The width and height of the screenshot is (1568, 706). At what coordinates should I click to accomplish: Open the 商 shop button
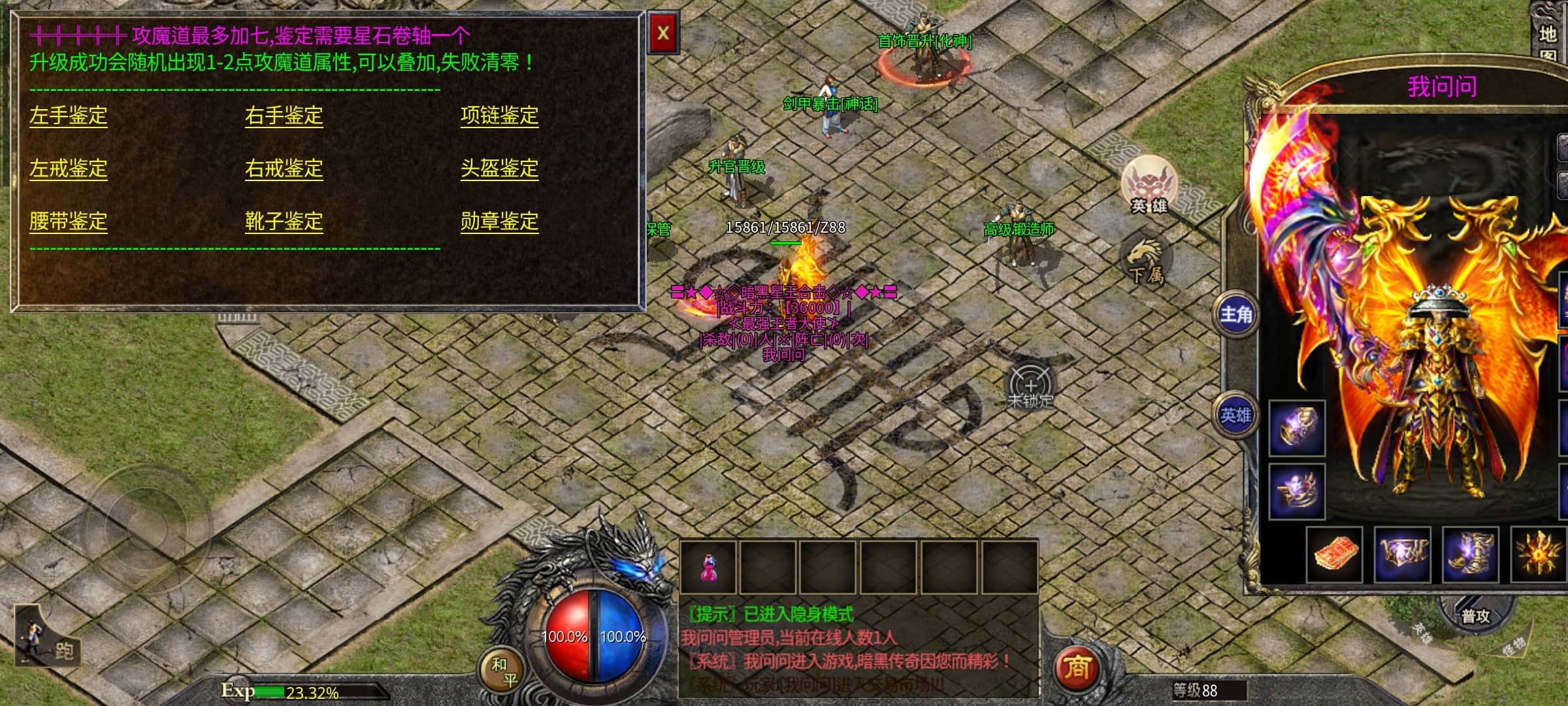(1077, 668)
